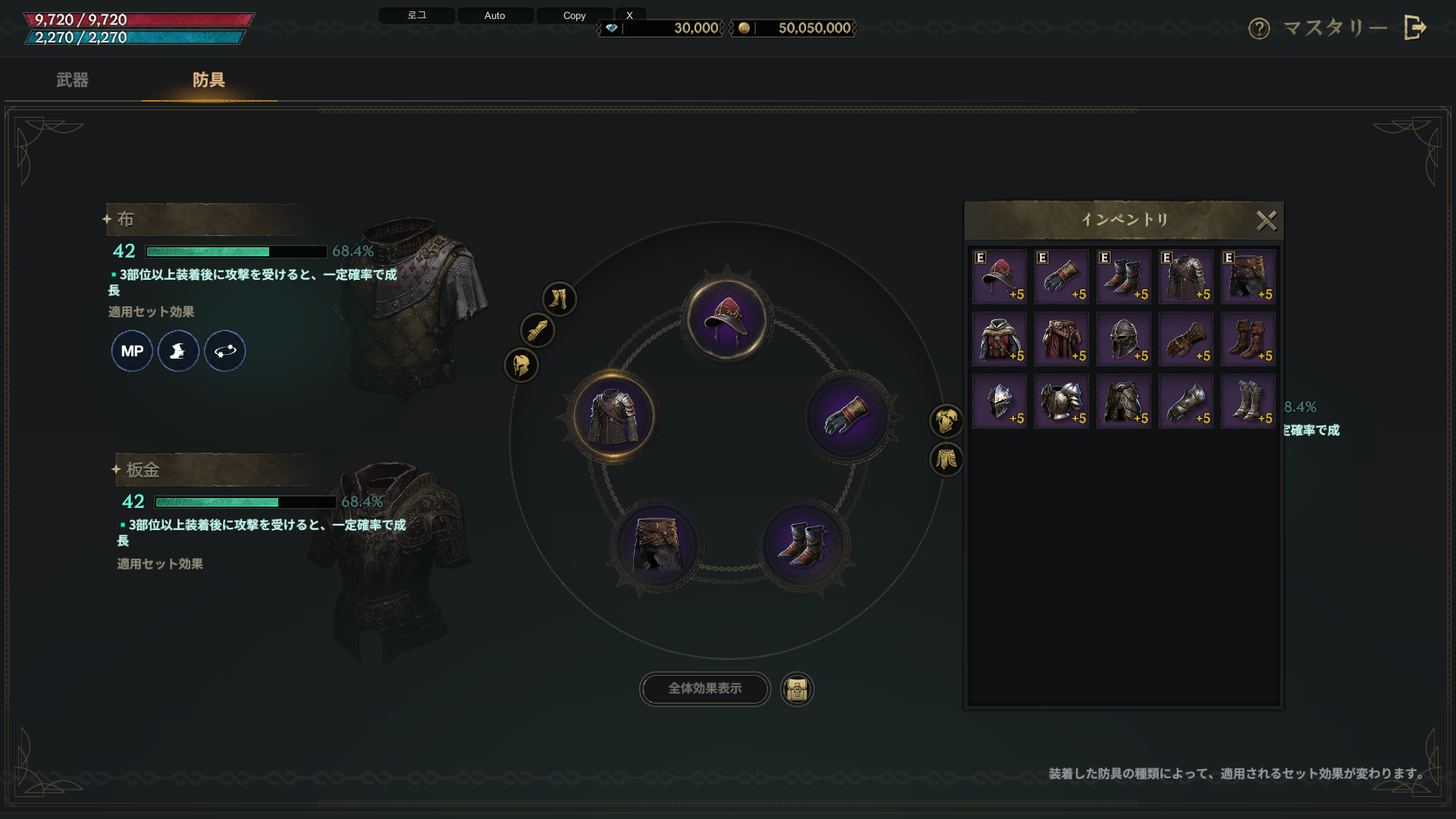Choose the red hooded robe in inventory
This screenshot has width=1456, height=819.
click(x=999, y=339)
